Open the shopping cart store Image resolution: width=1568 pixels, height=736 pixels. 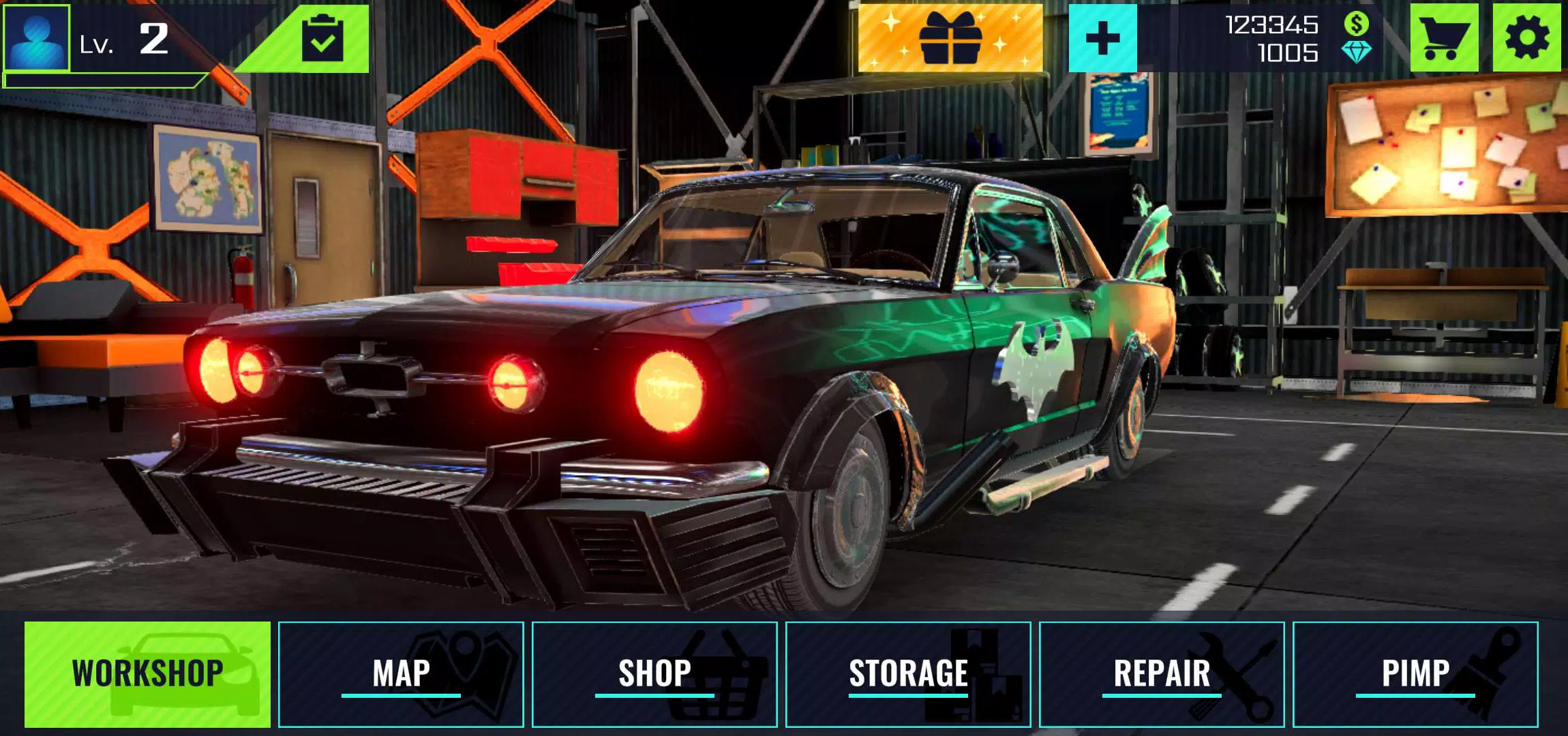[x=1443, y=38]
